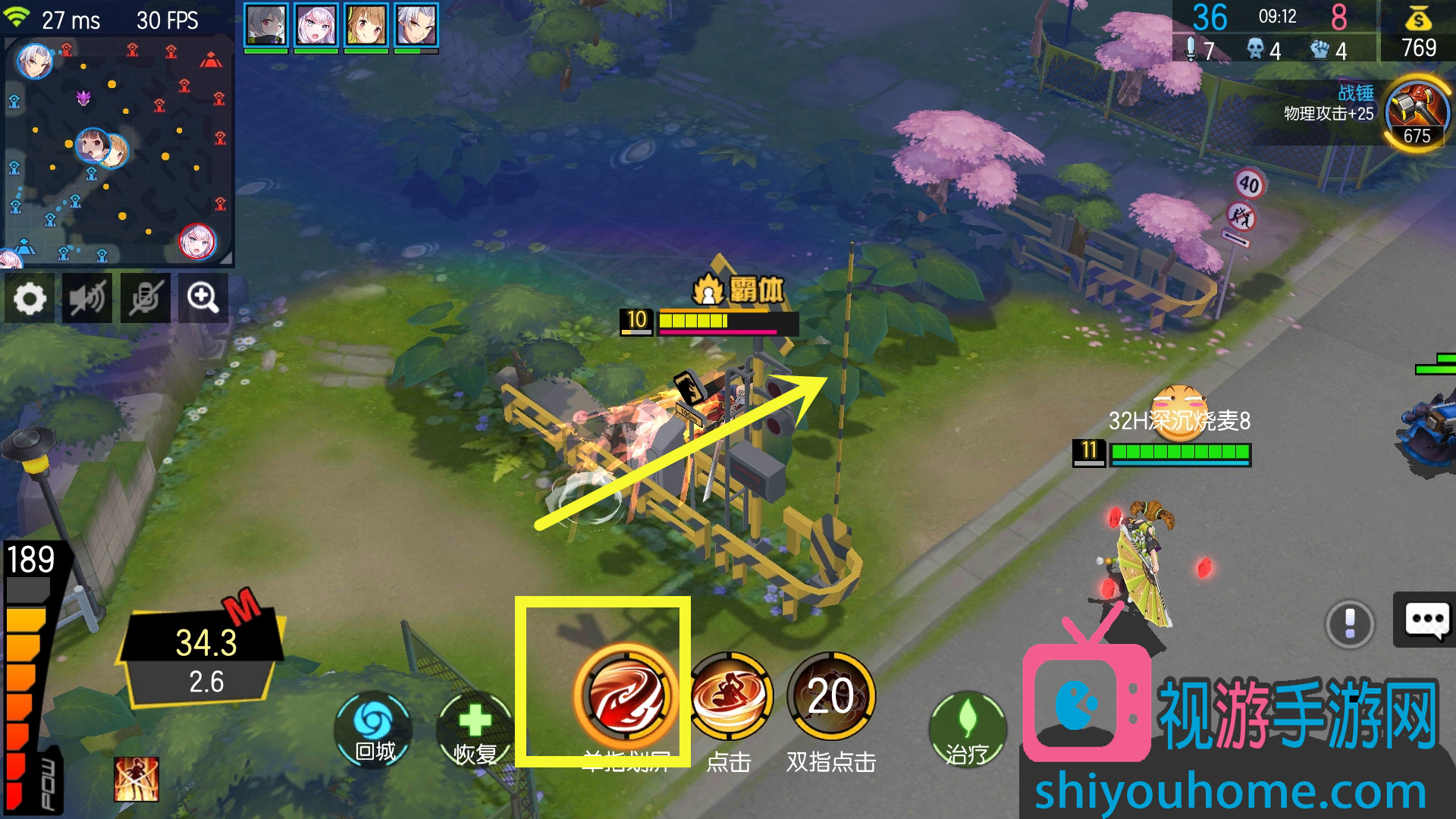Select the first grey-haired teammate portrait
The width and height of the screenshot is (1456, 819).
(265, 26)
